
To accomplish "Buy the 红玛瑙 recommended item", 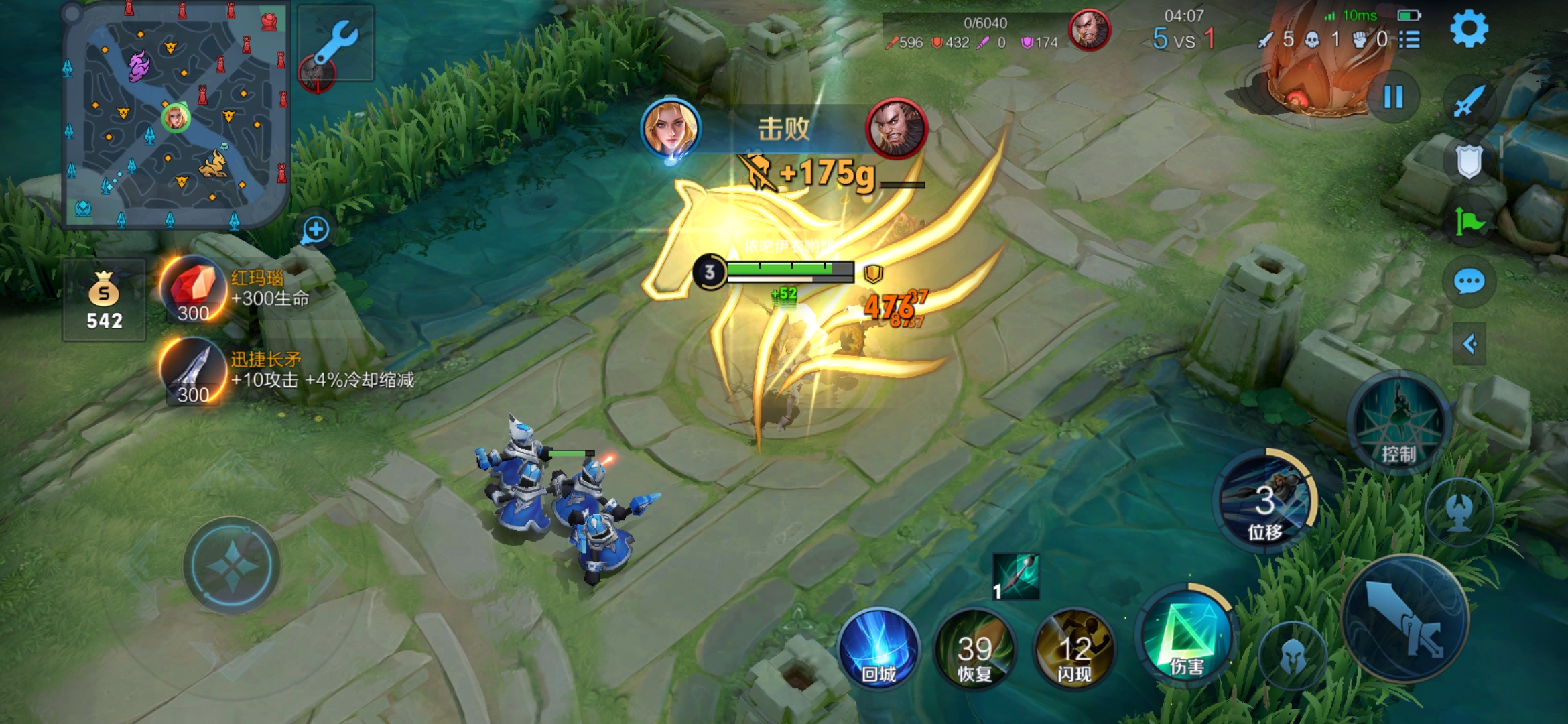I will coord(193,290).
